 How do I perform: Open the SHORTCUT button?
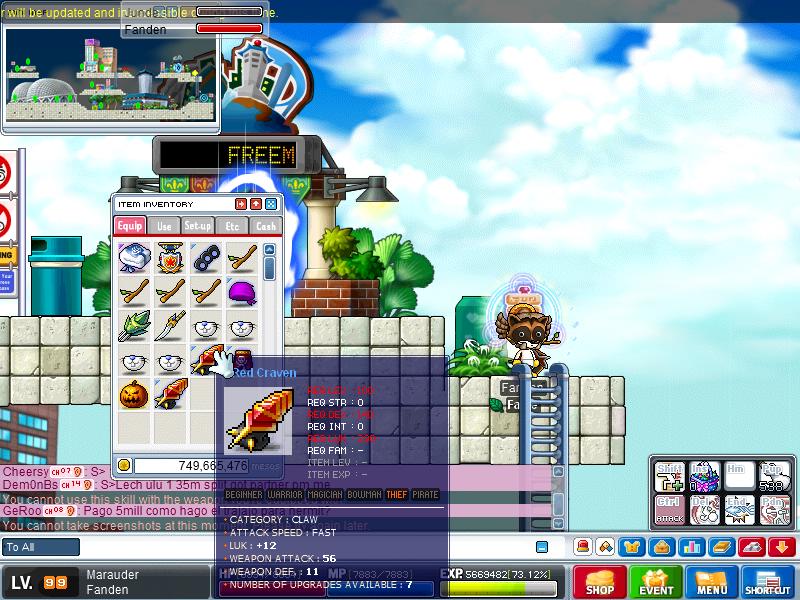(x=768, y=582)
